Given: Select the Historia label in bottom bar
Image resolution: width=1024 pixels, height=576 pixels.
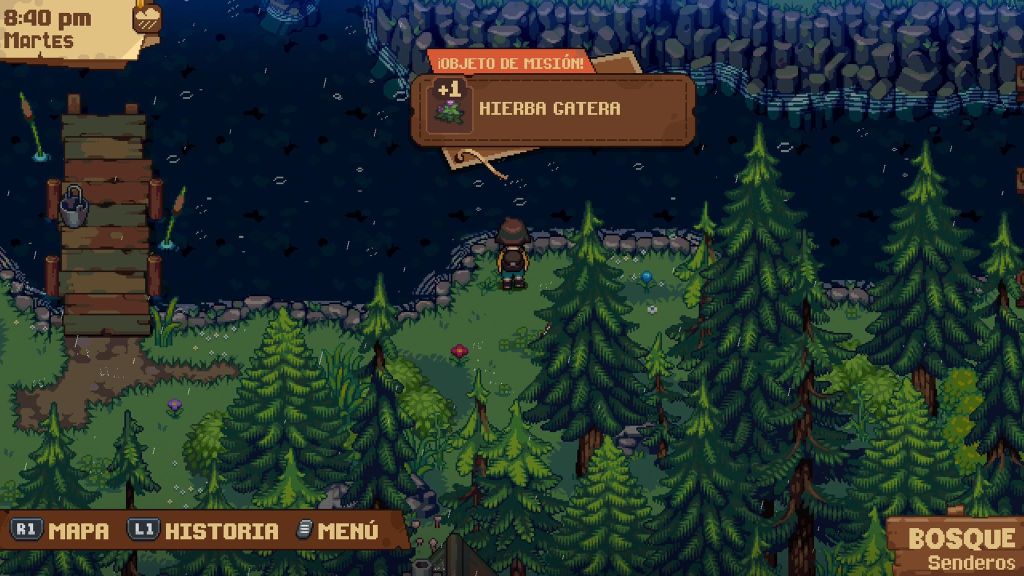Looking at the screenshot, I should point(220,531).
